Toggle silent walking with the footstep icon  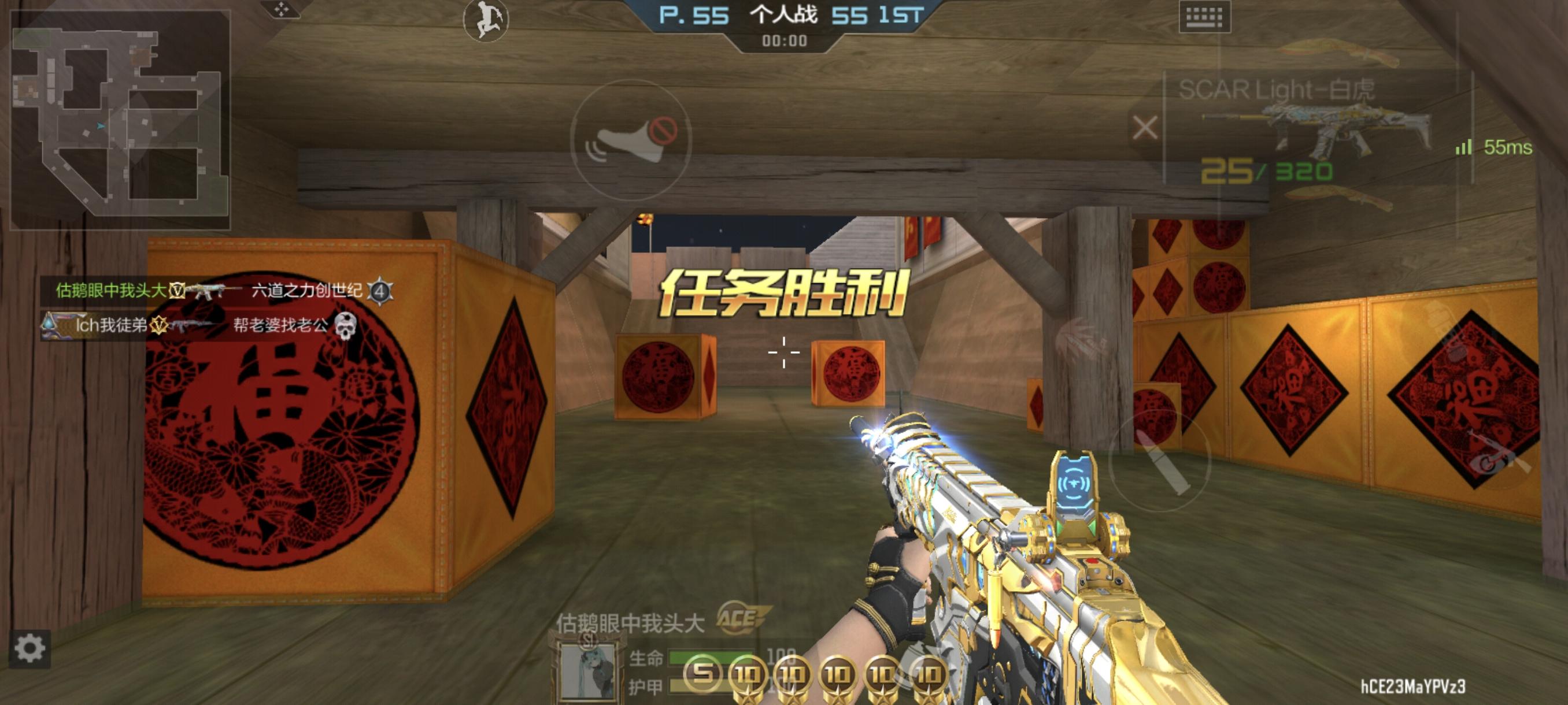631,138
